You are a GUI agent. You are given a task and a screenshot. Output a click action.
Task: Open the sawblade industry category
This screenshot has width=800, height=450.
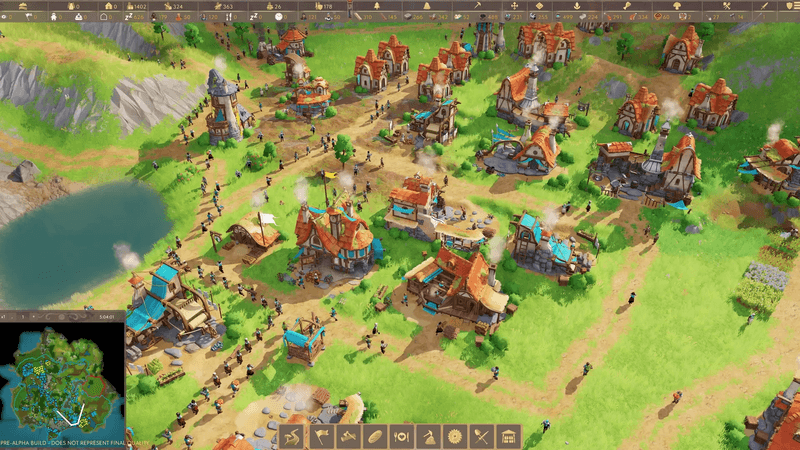tap(455, 437)
